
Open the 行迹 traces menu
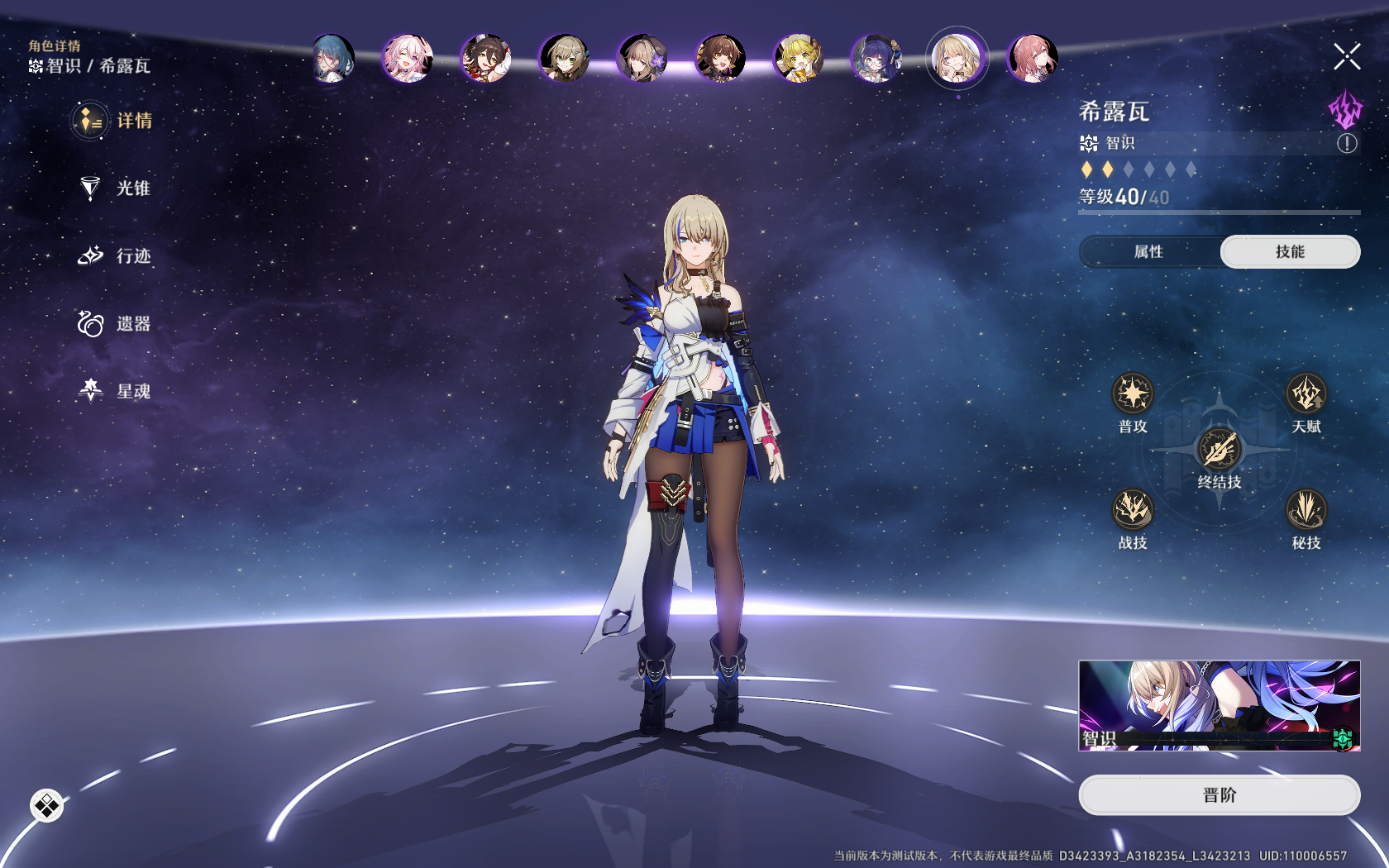point(115,256)
